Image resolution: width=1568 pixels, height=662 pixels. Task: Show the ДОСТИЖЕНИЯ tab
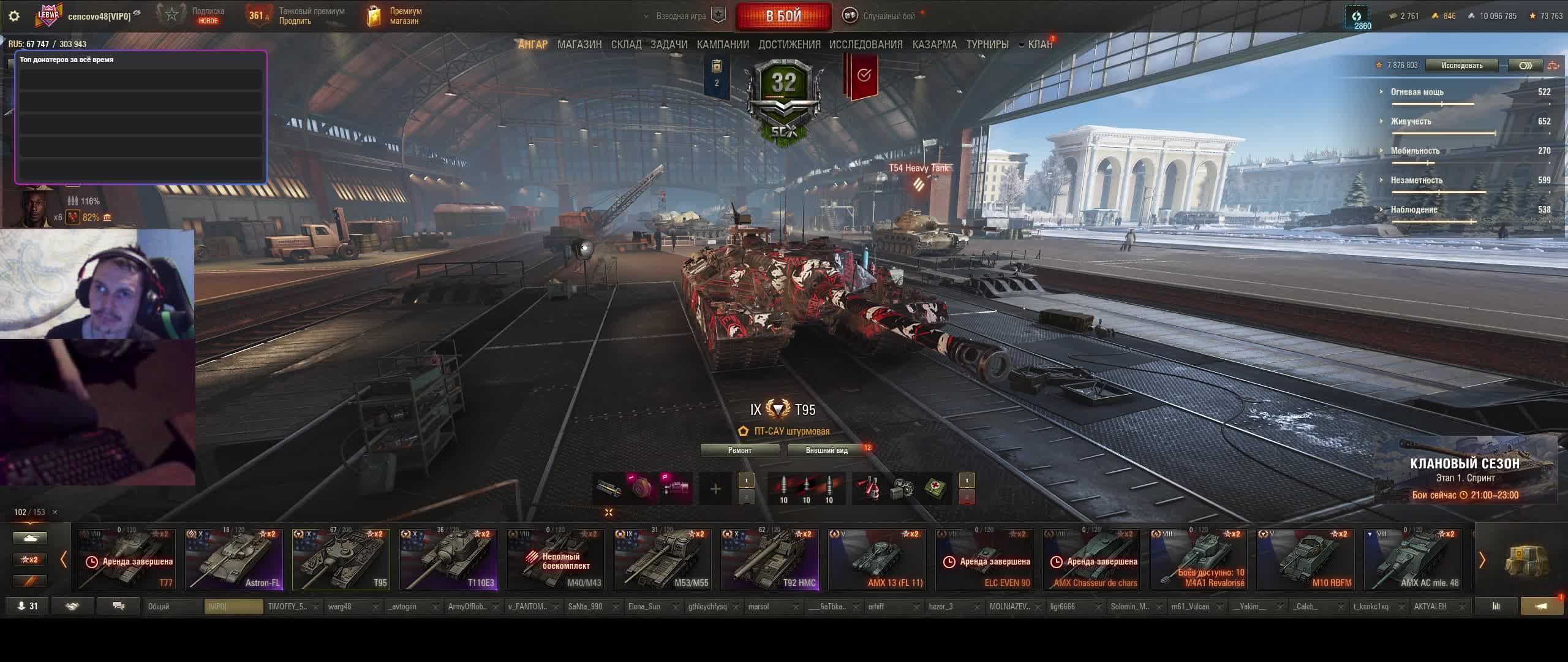point(789,45)
